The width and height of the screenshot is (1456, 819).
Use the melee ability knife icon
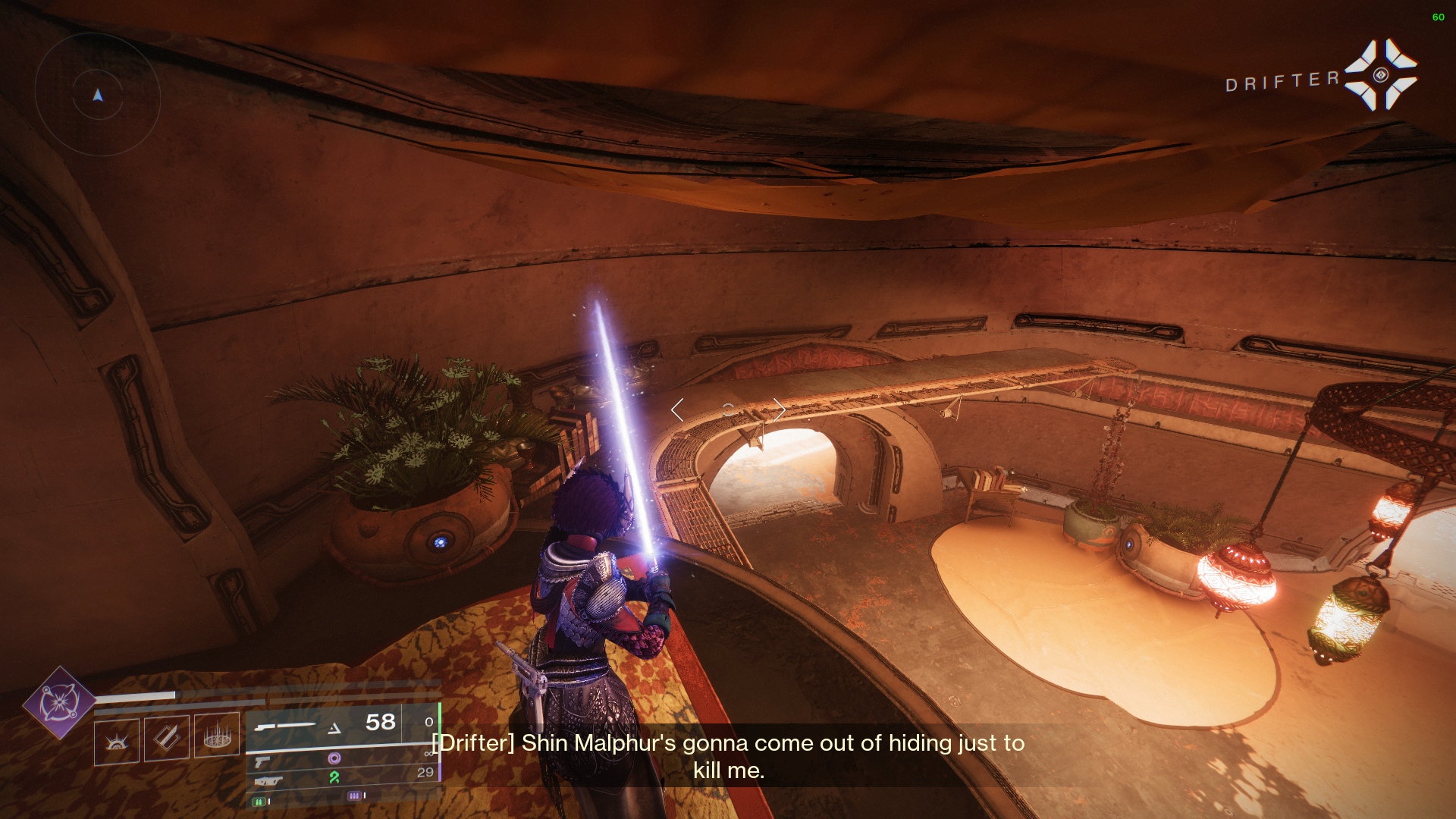pos(166,736)
